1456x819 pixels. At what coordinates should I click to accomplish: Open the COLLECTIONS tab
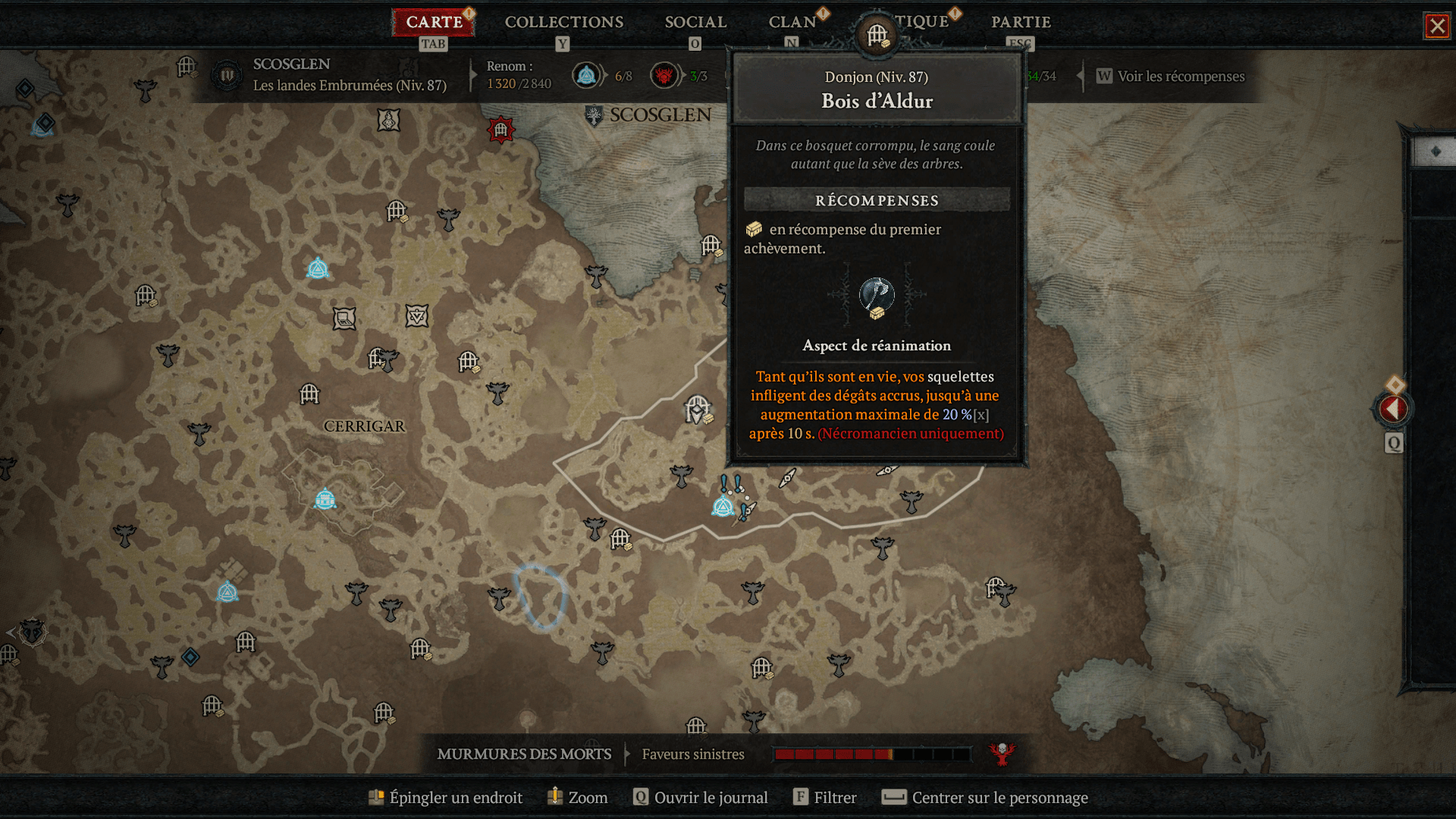click(x=563, y=22)
